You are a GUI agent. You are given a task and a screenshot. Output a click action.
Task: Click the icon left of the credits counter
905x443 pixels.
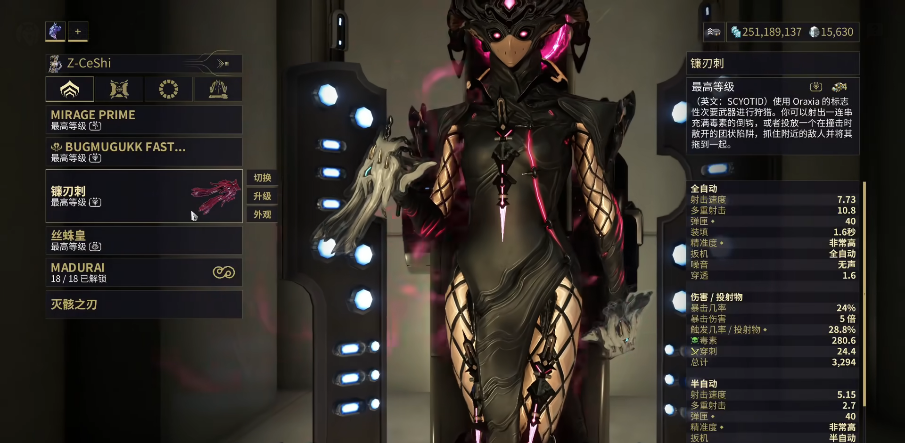pyautogui.click(x=713, y=32)
